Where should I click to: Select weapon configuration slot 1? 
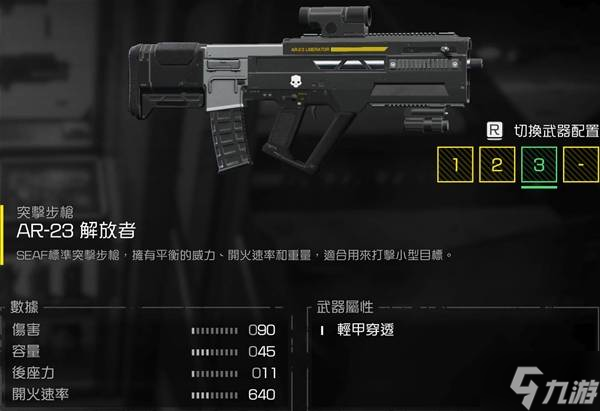[455, 164]
